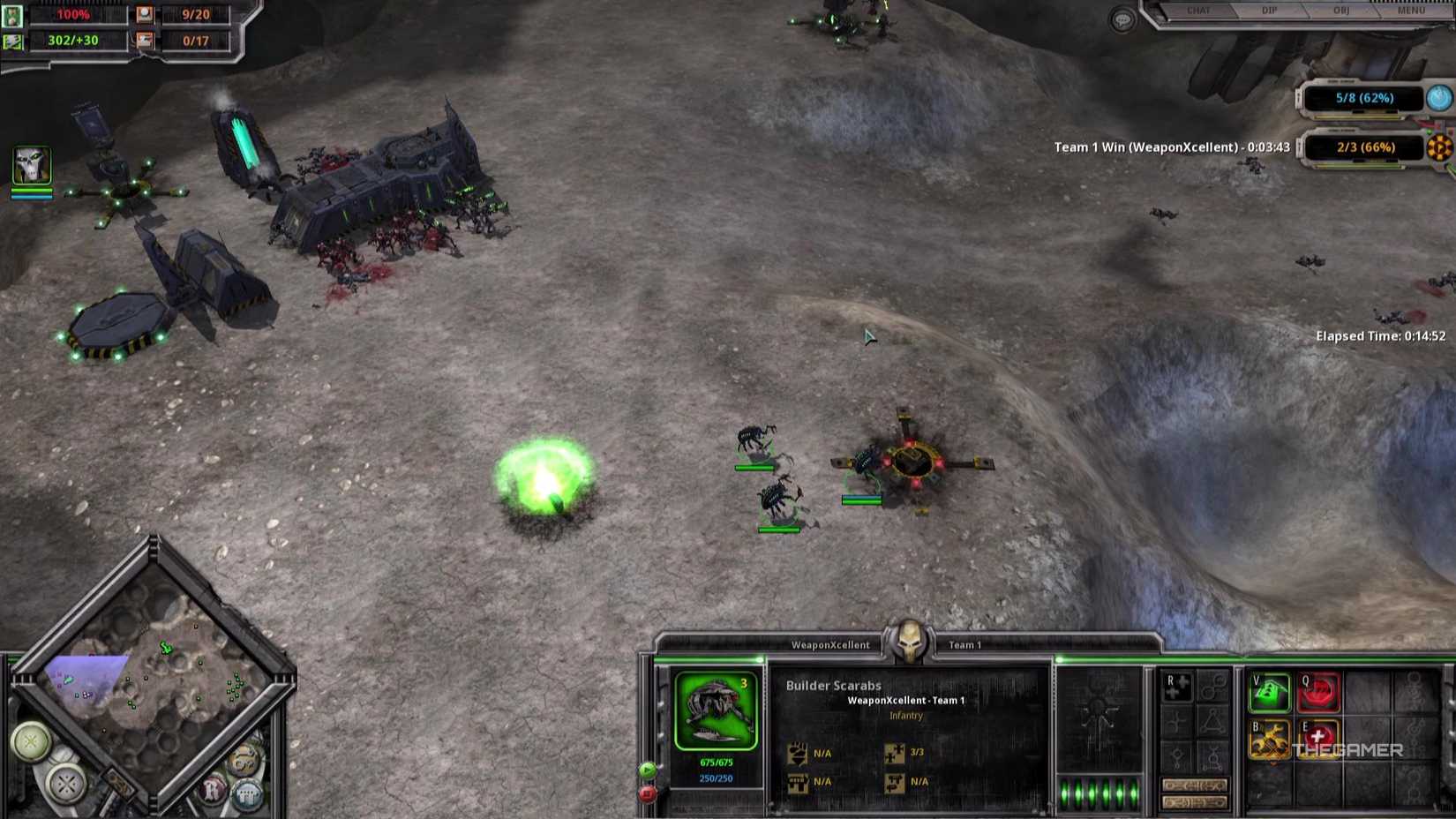Click the CHAT button in the top bar
The image size is (1456, 819).
[x=1199, y=11]
